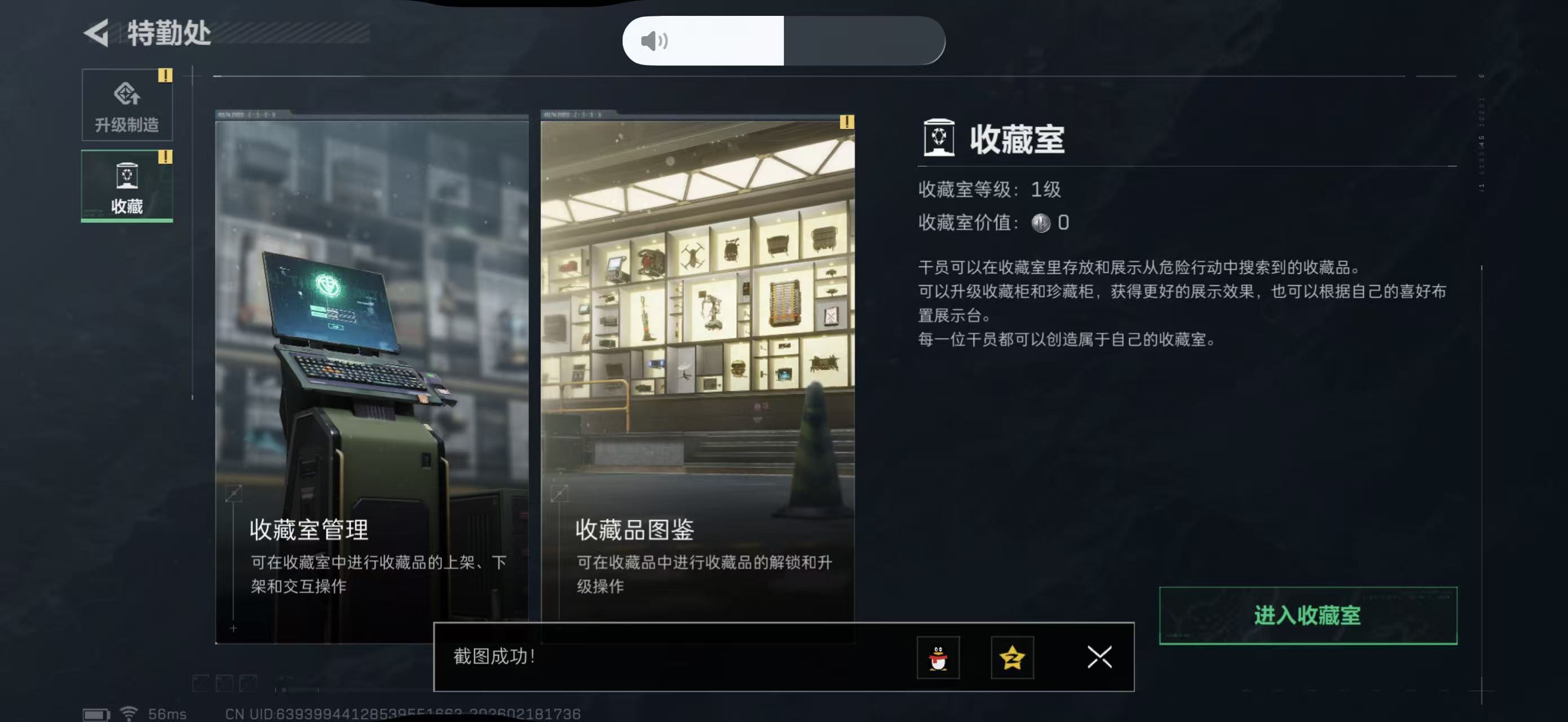Click the speaker icon on the volume bar
This screenshot has width=1568, height=722.
(x=652, y=41)
